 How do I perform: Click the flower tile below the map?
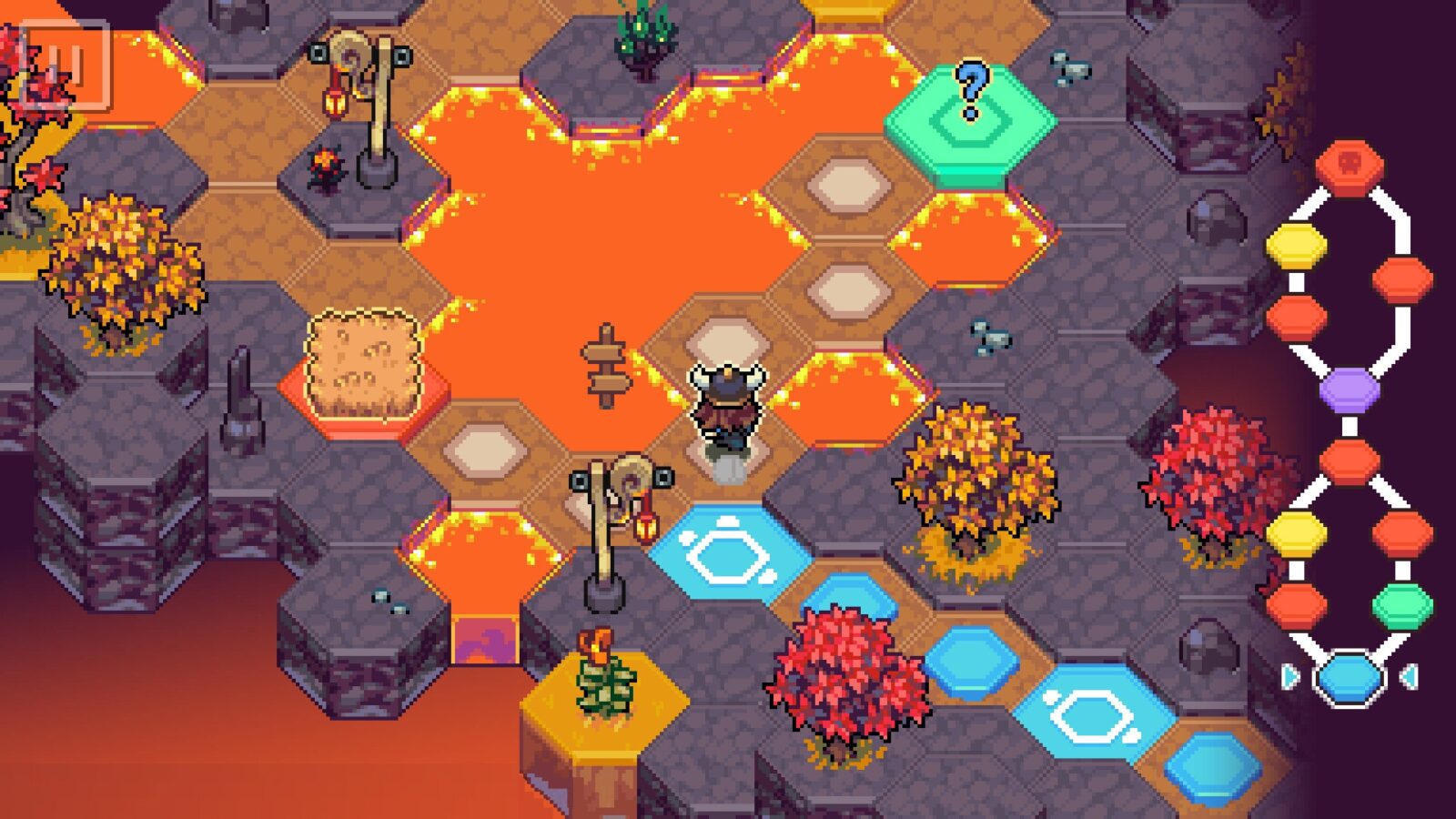601,673
